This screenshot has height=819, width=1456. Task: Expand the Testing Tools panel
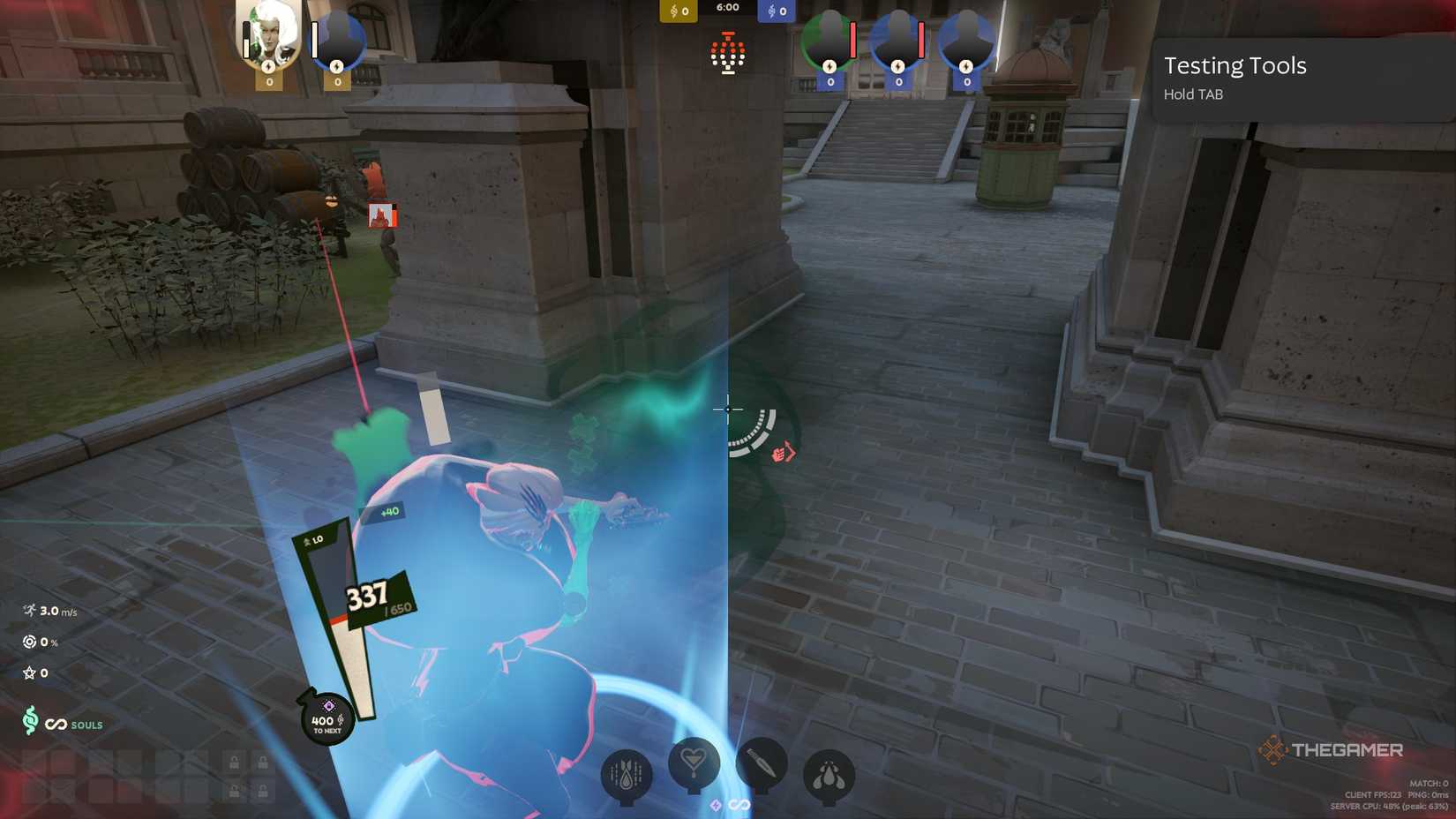(x=1235, y=65)
